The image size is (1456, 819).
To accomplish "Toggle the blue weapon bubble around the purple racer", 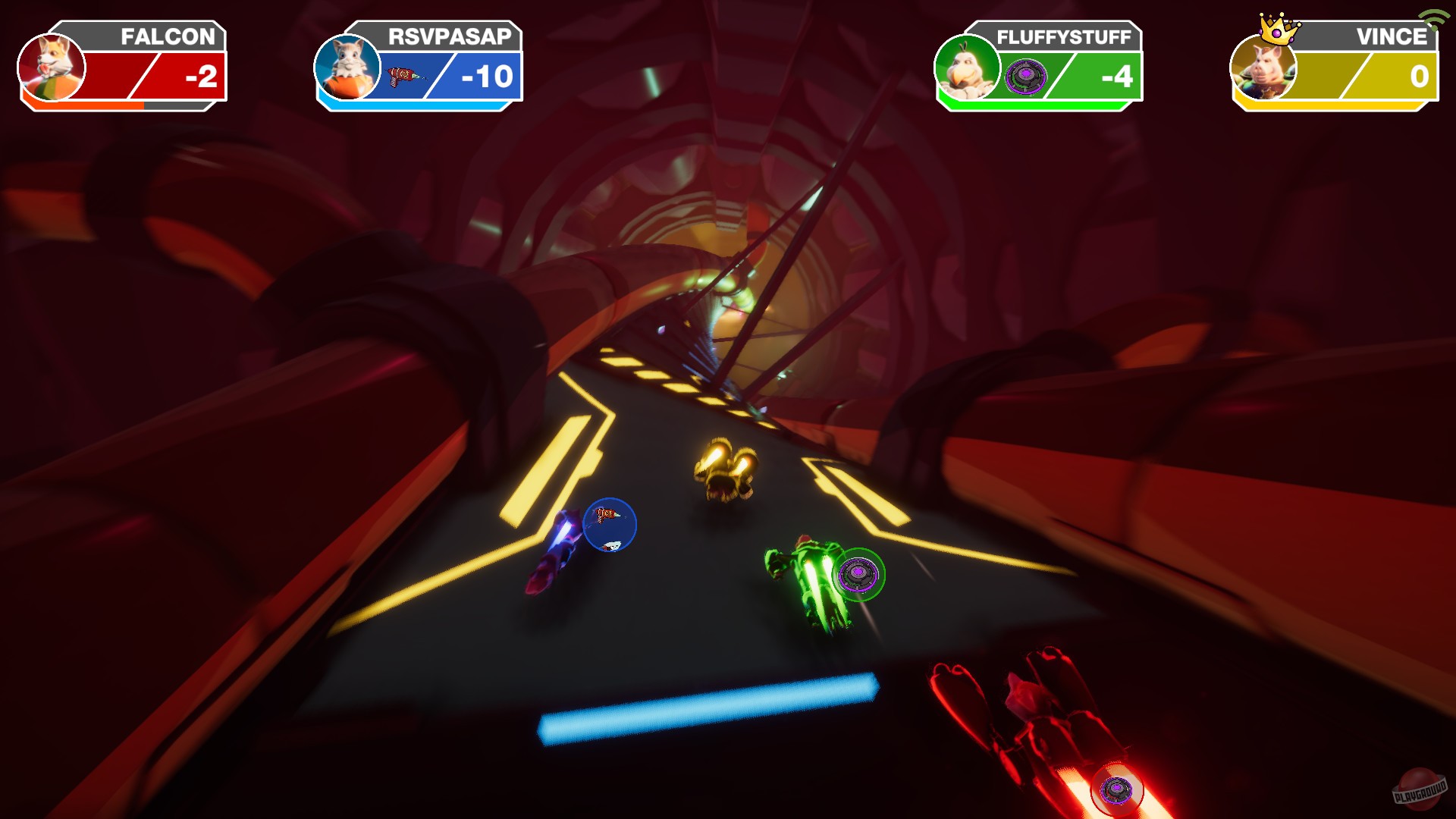I will (x=611, y=523).
